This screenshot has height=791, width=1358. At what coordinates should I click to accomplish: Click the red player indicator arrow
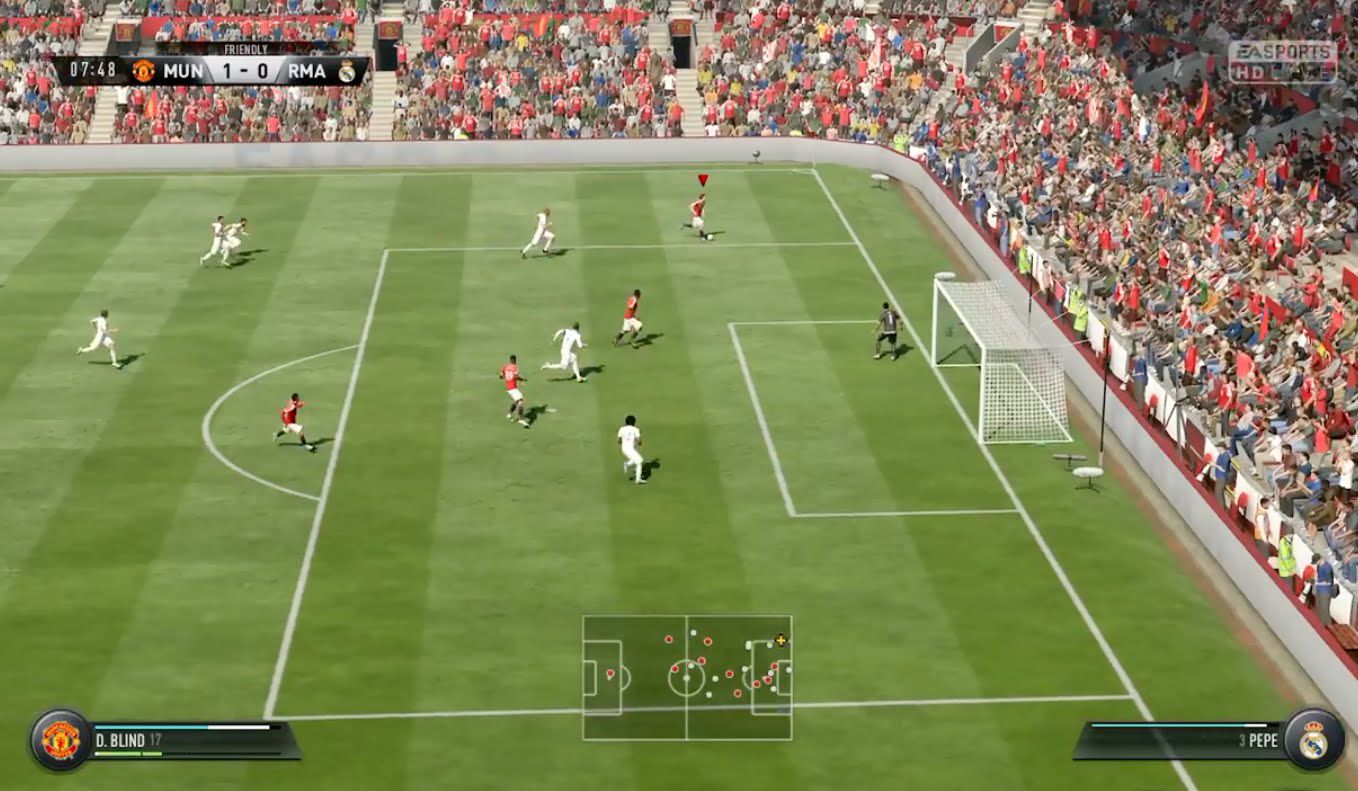[x=703, y=180]
